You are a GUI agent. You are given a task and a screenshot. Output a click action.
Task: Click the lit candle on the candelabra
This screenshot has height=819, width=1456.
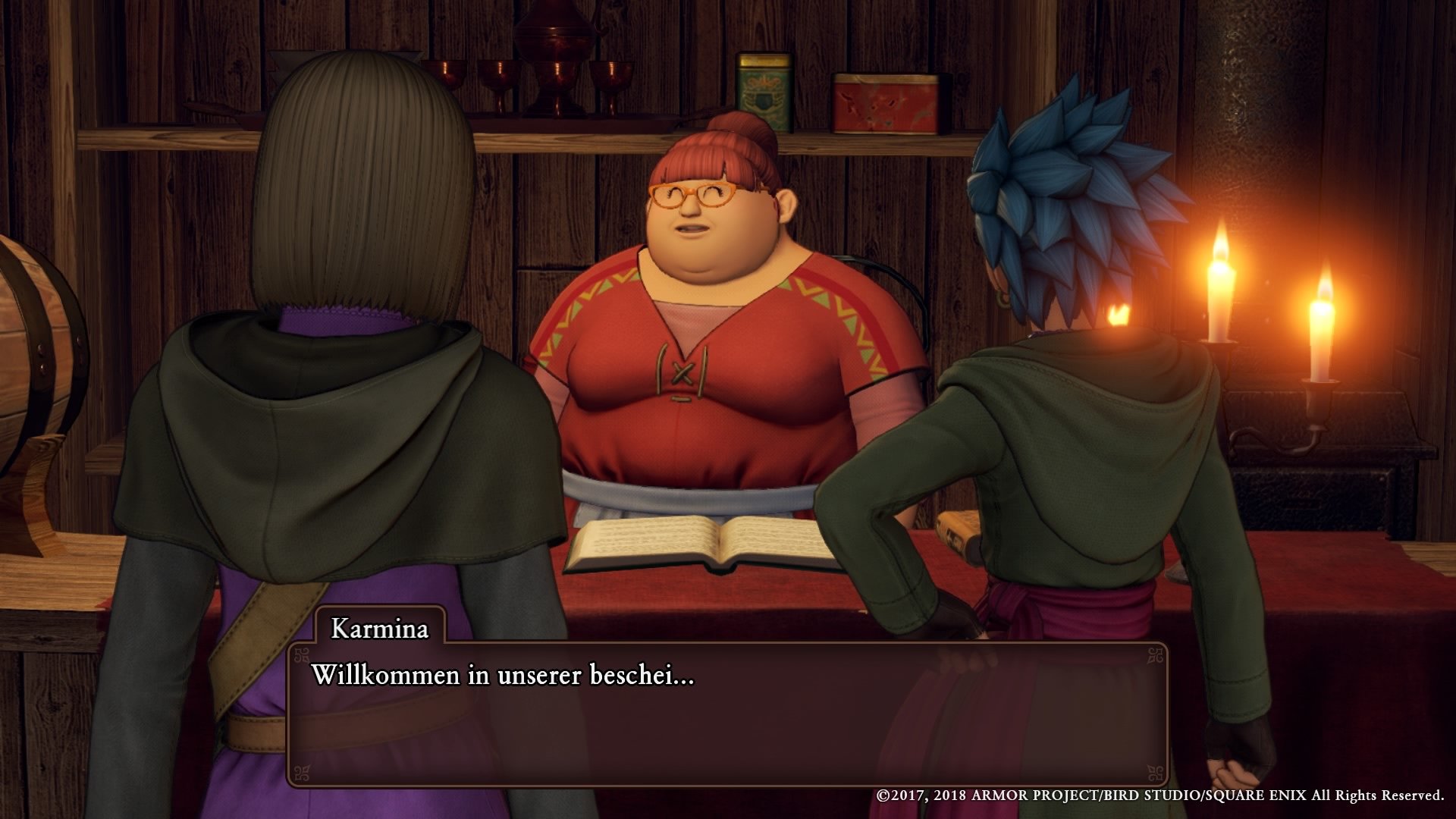[1221, 303]
